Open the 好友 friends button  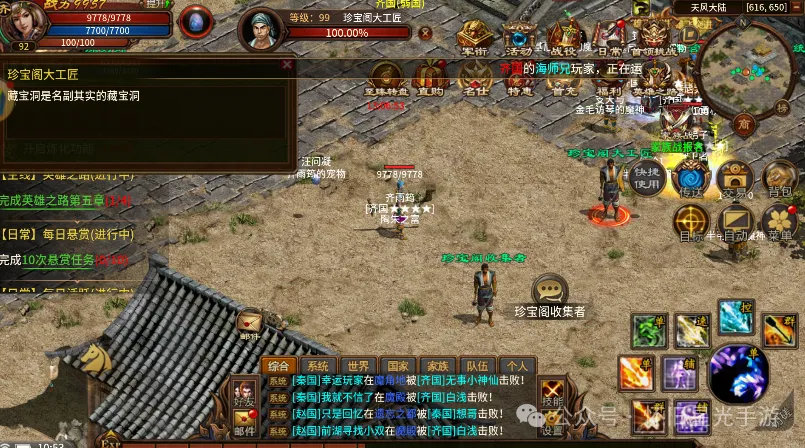242,394
